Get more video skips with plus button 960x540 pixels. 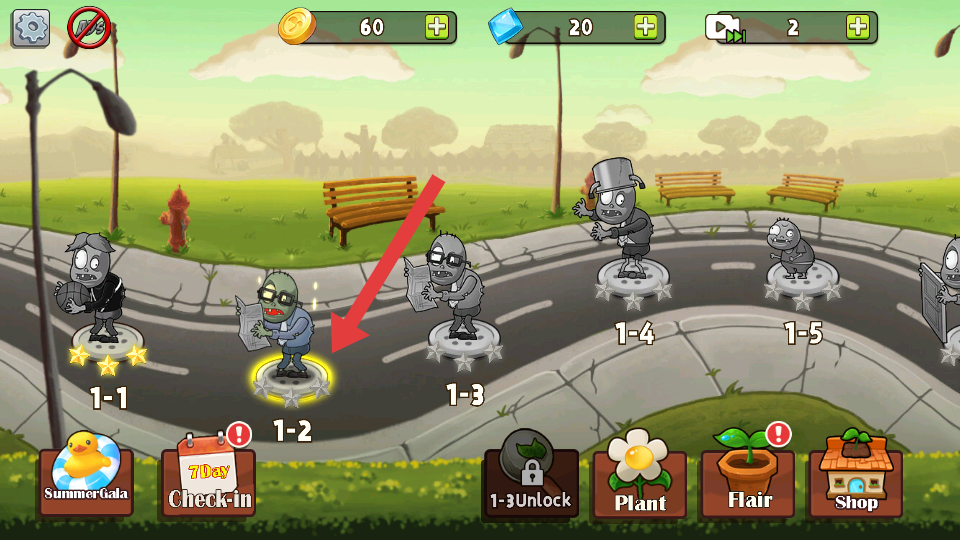[x=858, y=27]
